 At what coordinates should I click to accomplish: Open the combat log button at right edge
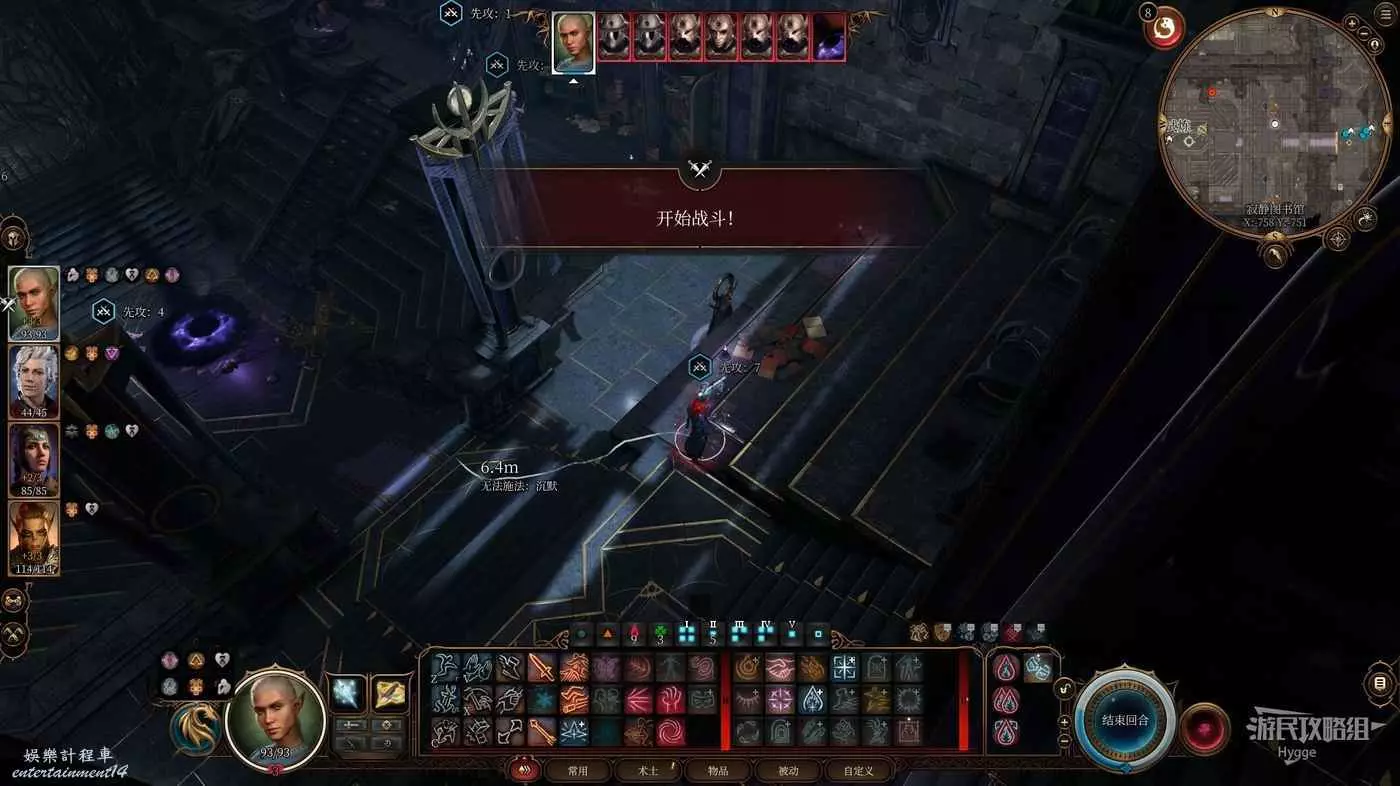point(1380,684)
